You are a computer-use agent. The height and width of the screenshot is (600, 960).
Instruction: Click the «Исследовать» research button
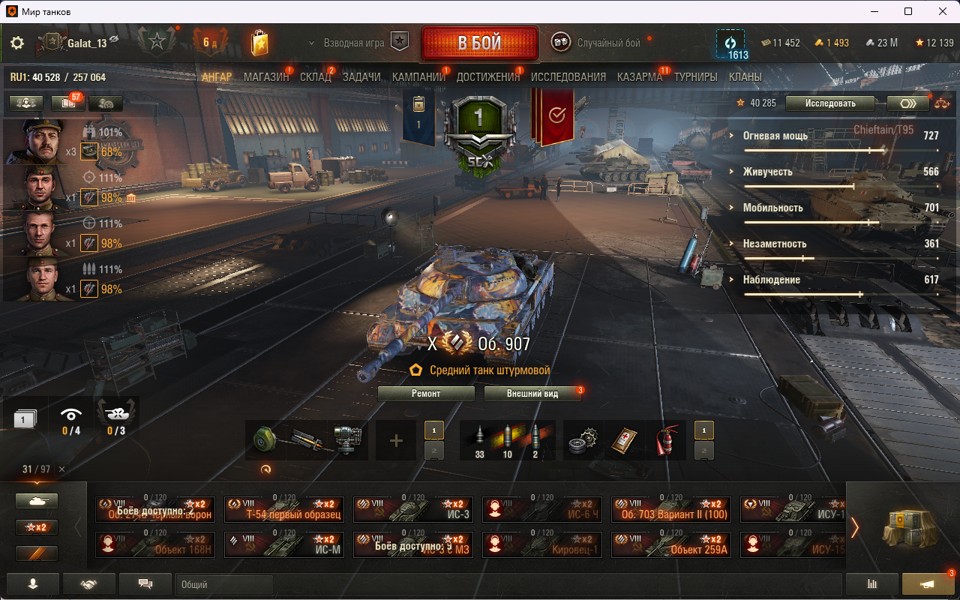coord(829,103)
